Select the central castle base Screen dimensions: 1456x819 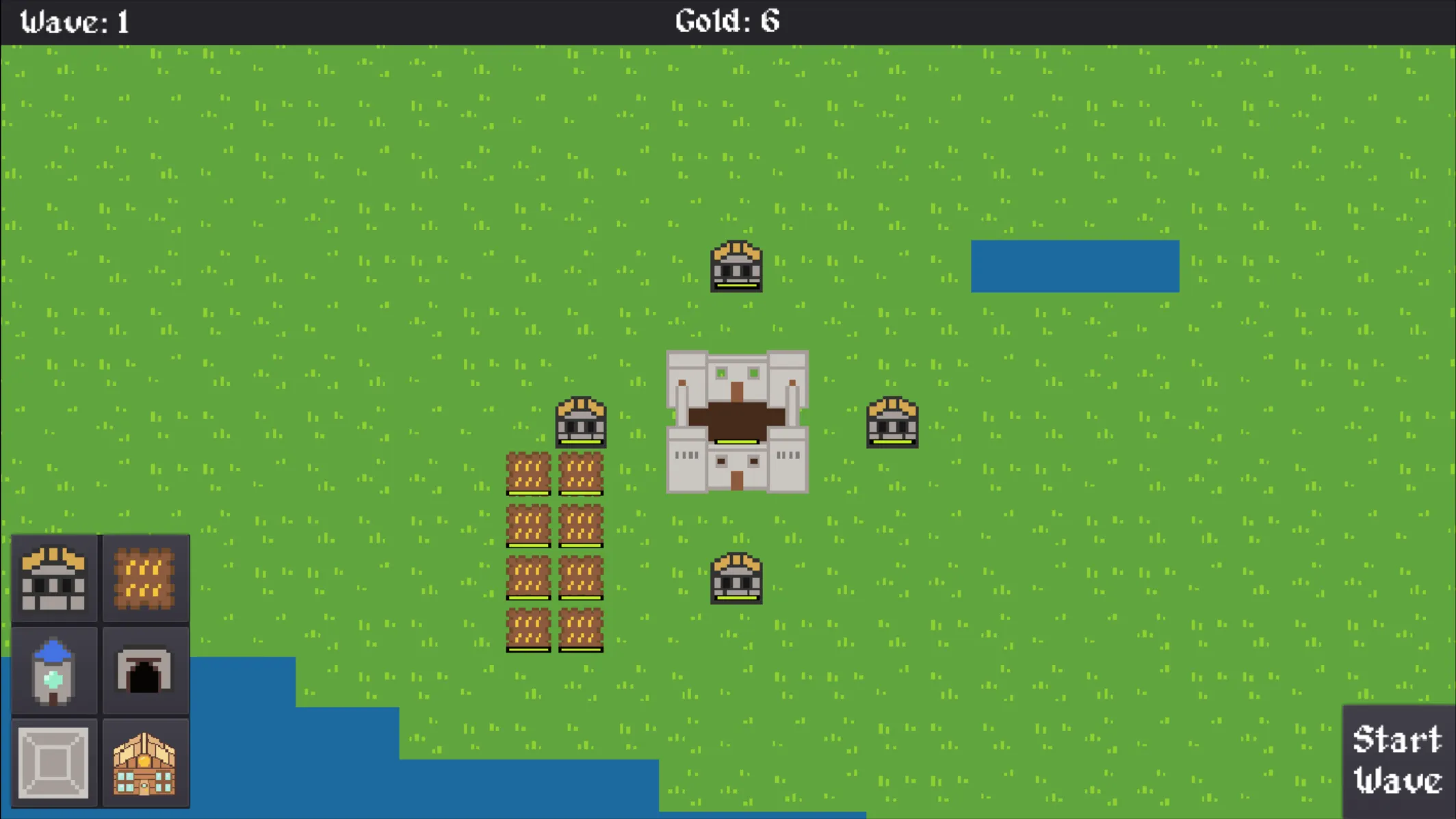click(x=737, y=421)
